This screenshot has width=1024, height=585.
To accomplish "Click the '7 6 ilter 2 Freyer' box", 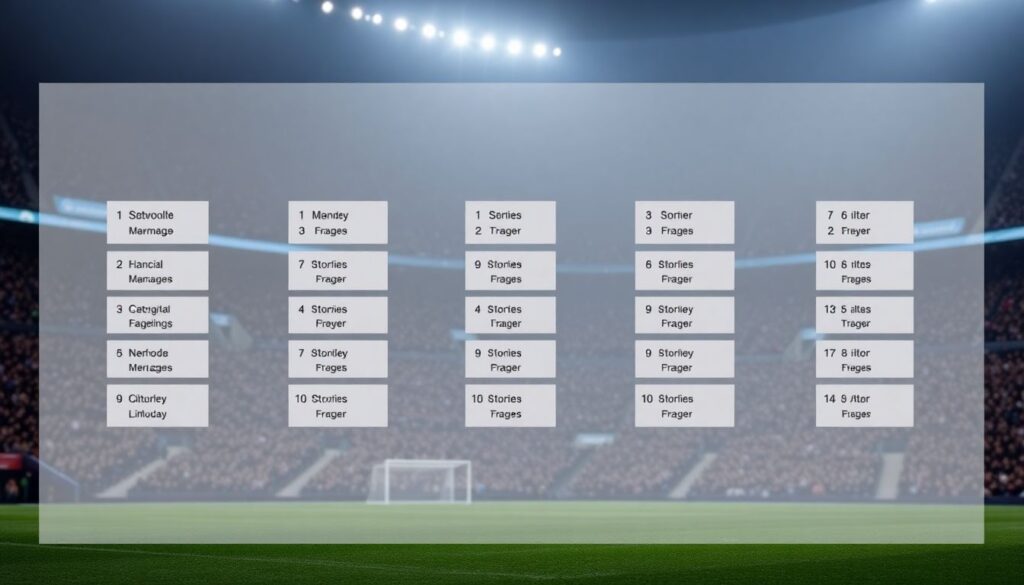I will pyautogui.click(x=864, y=222).
